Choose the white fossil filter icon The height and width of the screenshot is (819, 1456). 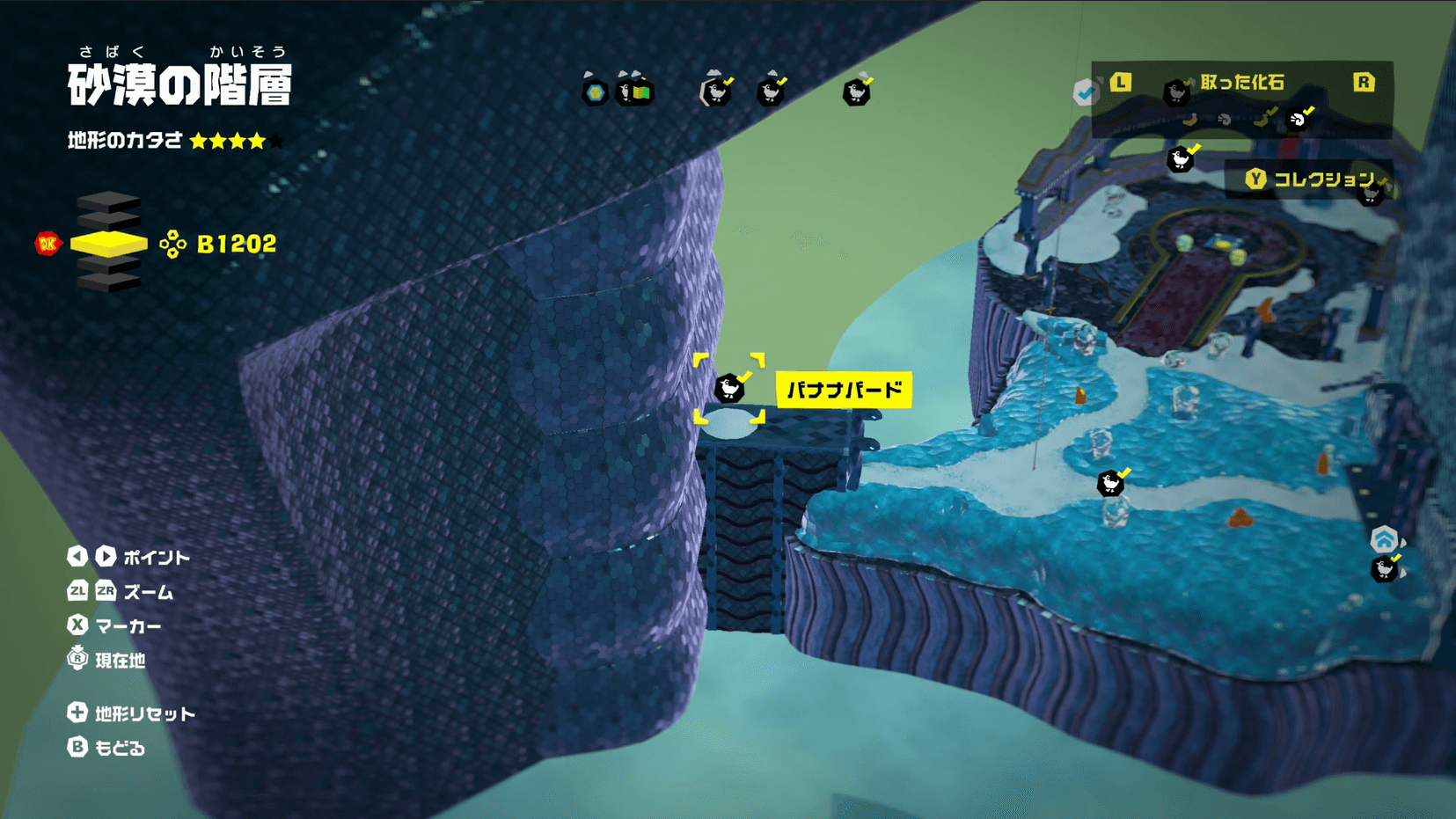pyautogui.click(x=1298, y=119)
